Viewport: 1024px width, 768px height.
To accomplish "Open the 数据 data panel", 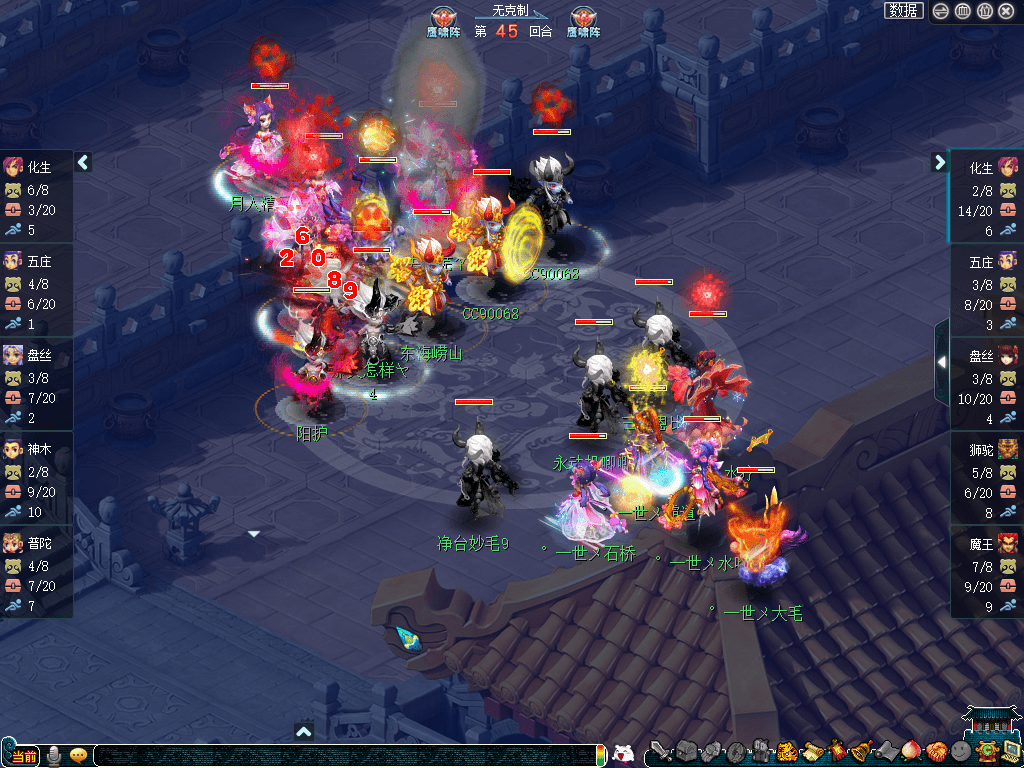I will (903, 11).
